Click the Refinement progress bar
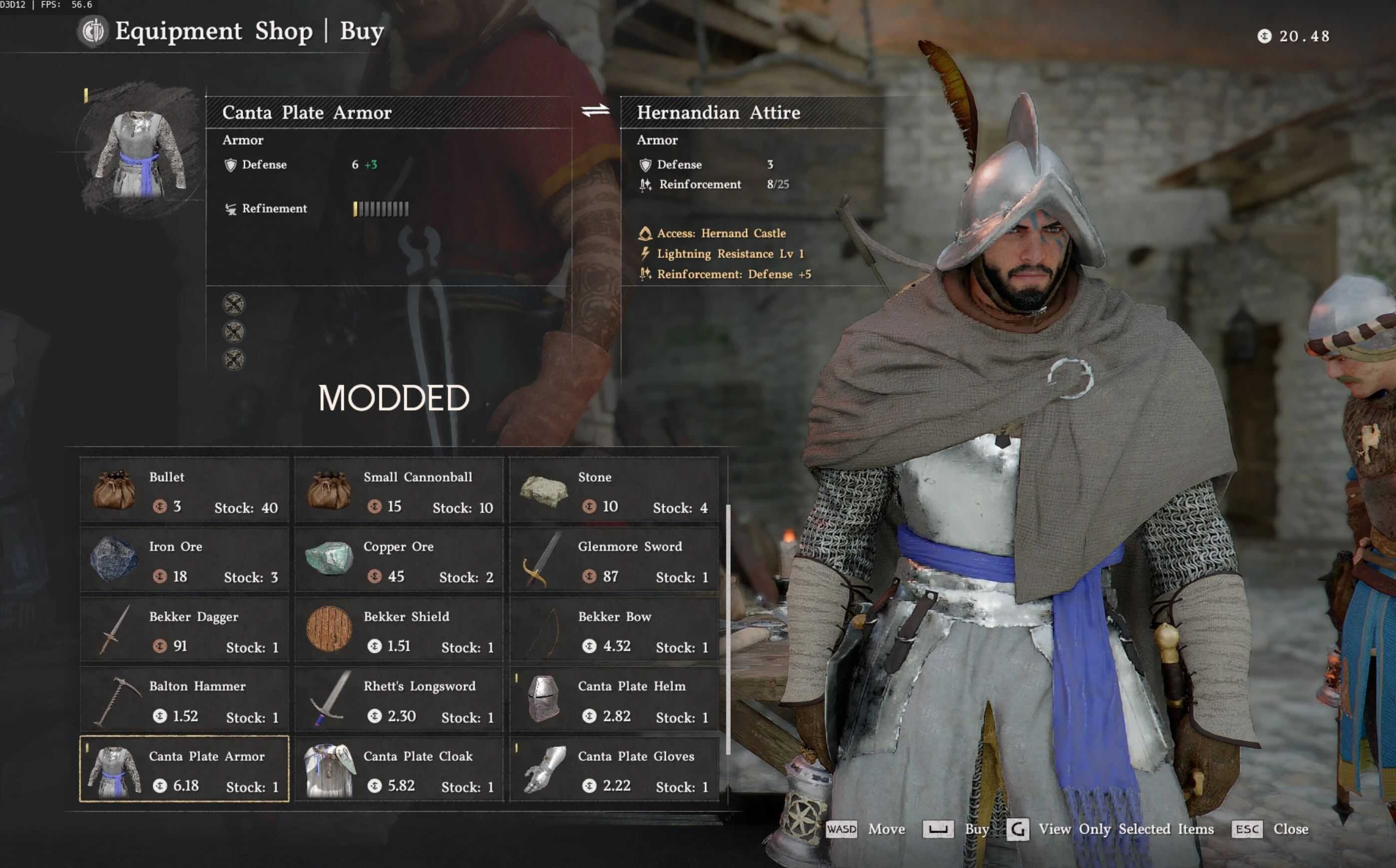1396x868 pixels. tap(381, 210)
